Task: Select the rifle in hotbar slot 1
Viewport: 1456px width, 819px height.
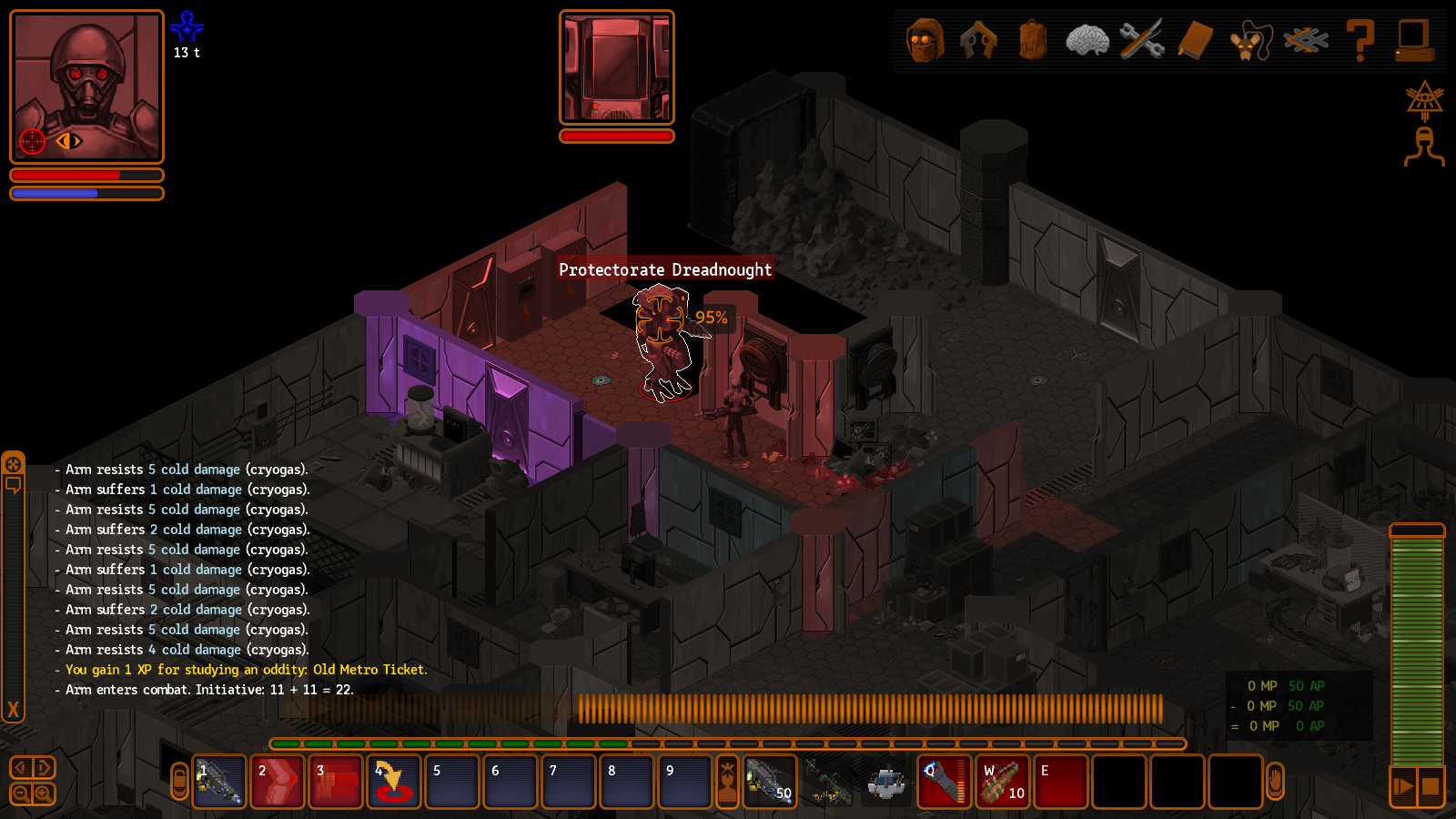Action: click(219, 782)
